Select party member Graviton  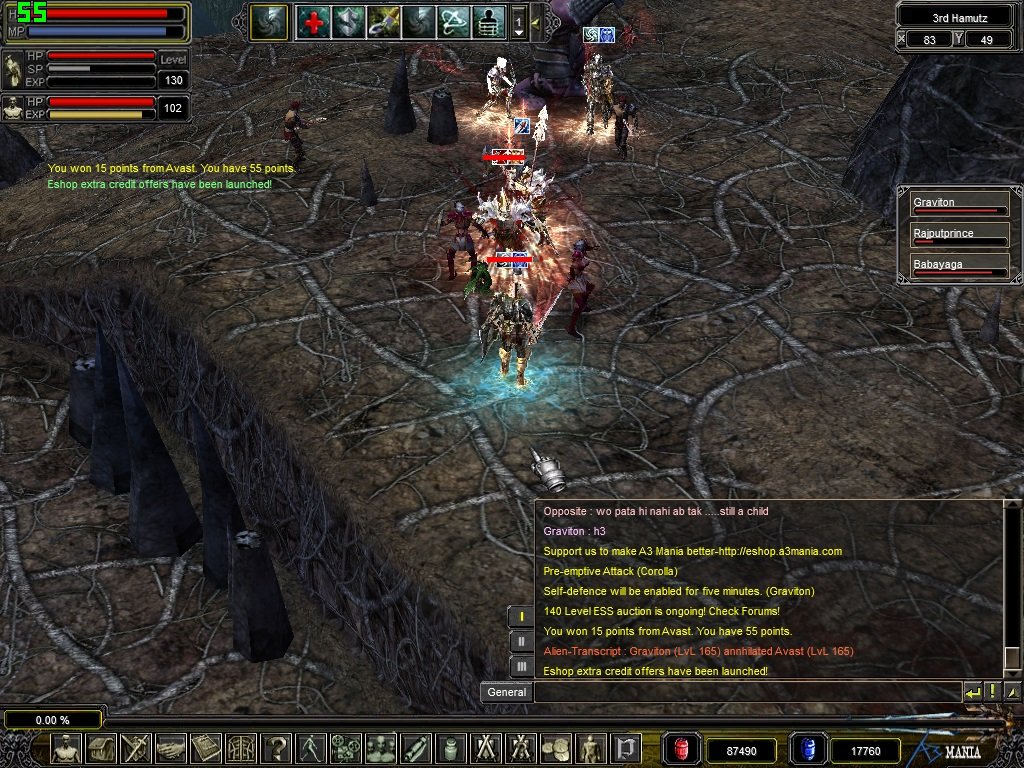[x=958, y=204]
